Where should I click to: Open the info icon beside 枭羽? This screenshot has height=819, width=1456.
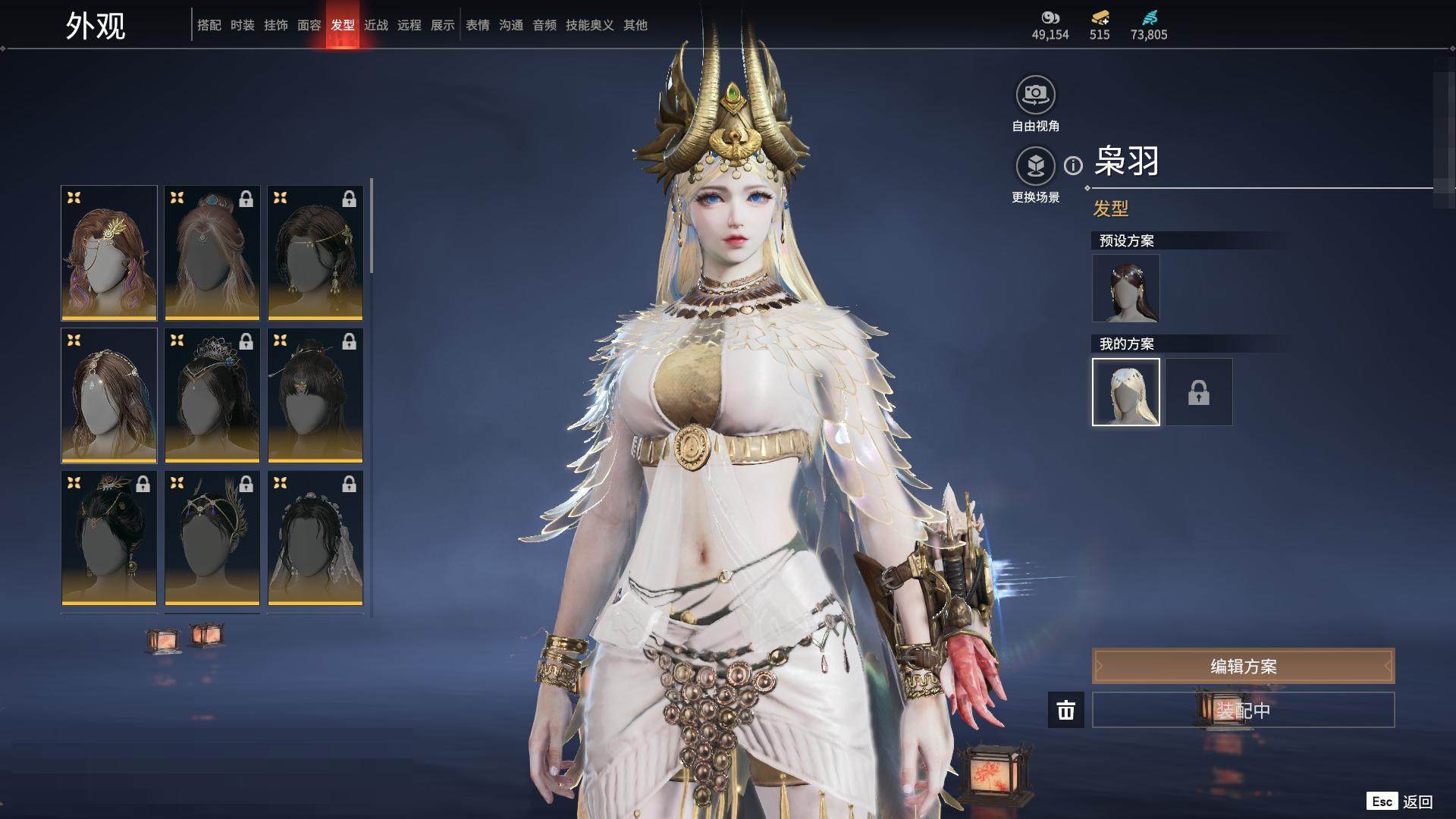(1073, 165)
